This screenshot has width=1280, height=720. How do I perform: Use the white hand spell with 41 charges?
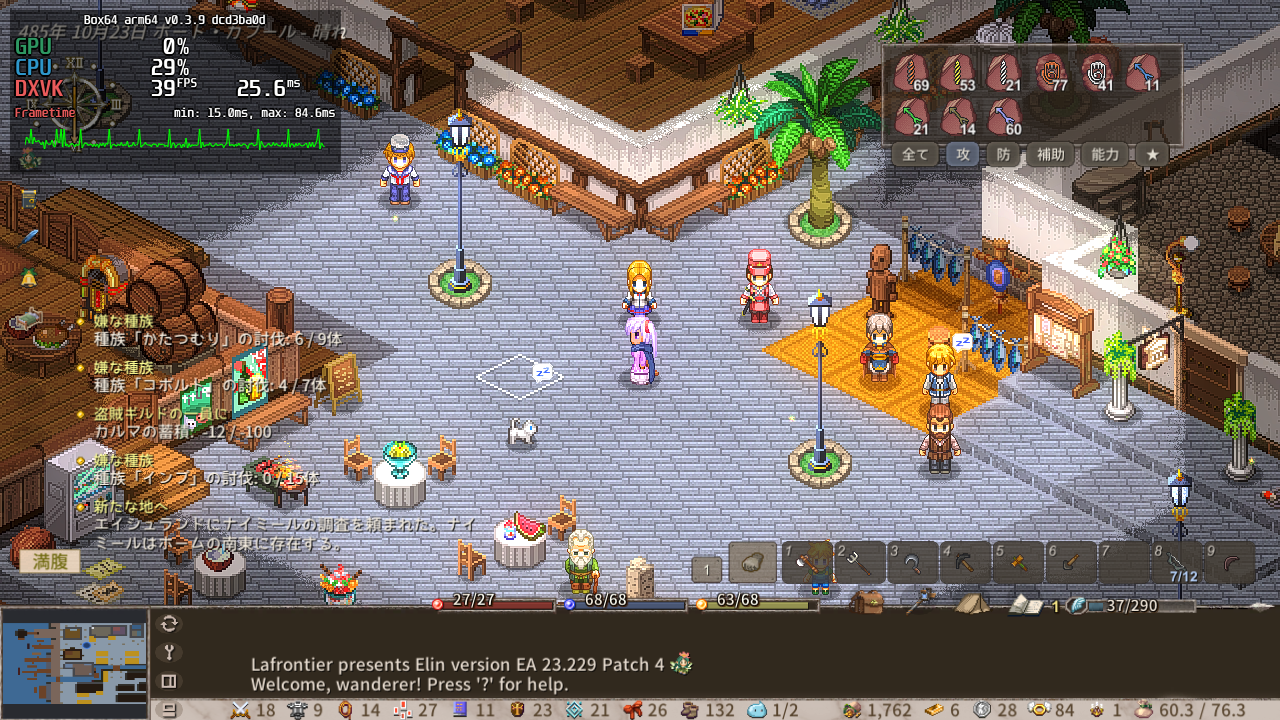click(x=1097, y=73)
